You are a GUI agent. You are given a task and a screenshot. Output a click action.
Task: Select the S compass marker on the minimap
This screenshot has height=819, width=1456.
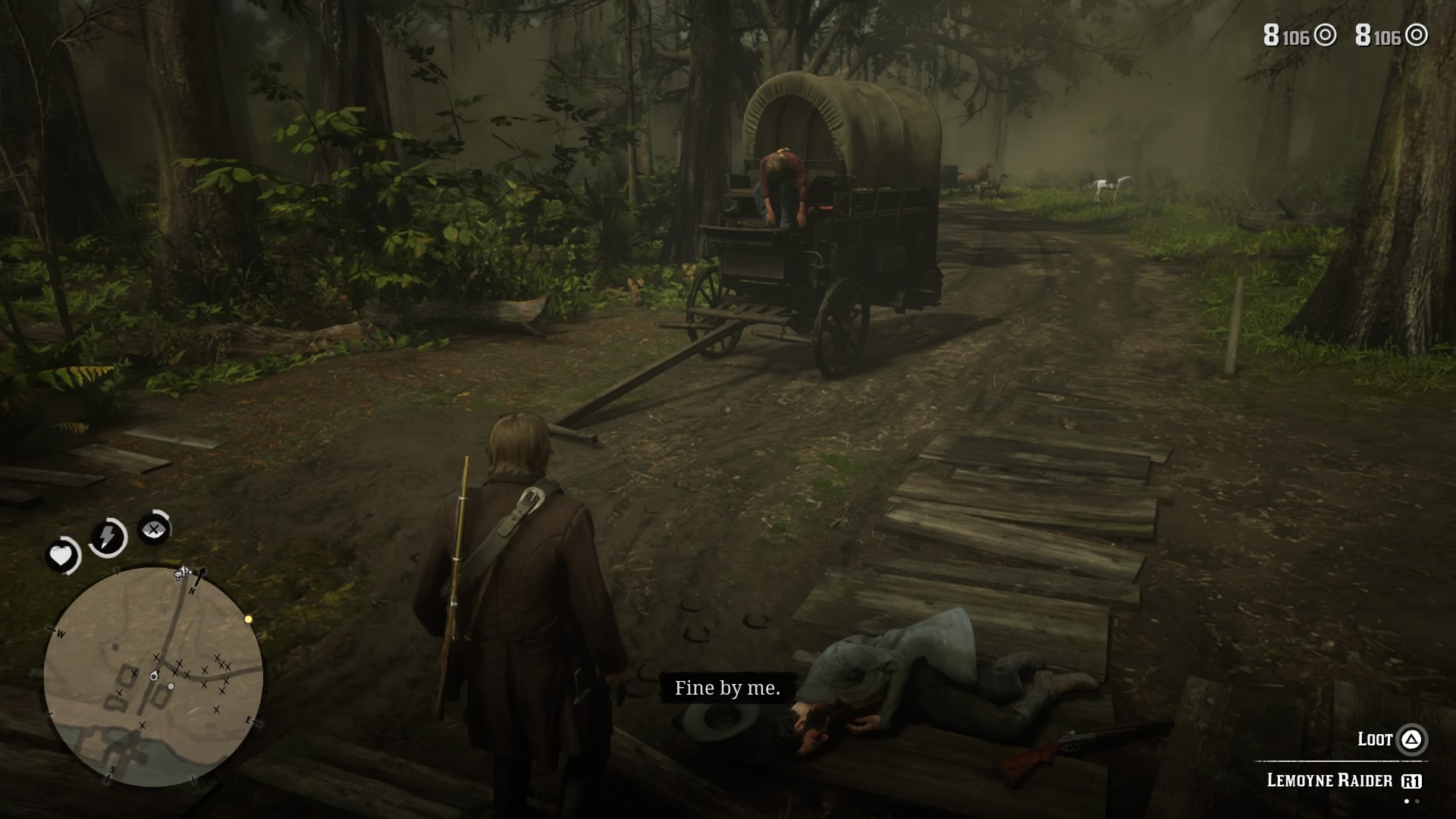pyautogui.click(x=113, y=769)
